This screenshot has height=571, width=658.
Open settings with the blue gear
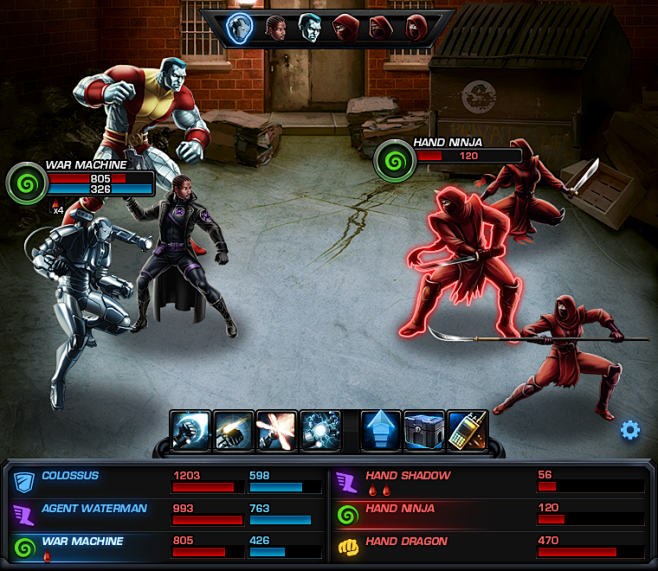point(630,430)
